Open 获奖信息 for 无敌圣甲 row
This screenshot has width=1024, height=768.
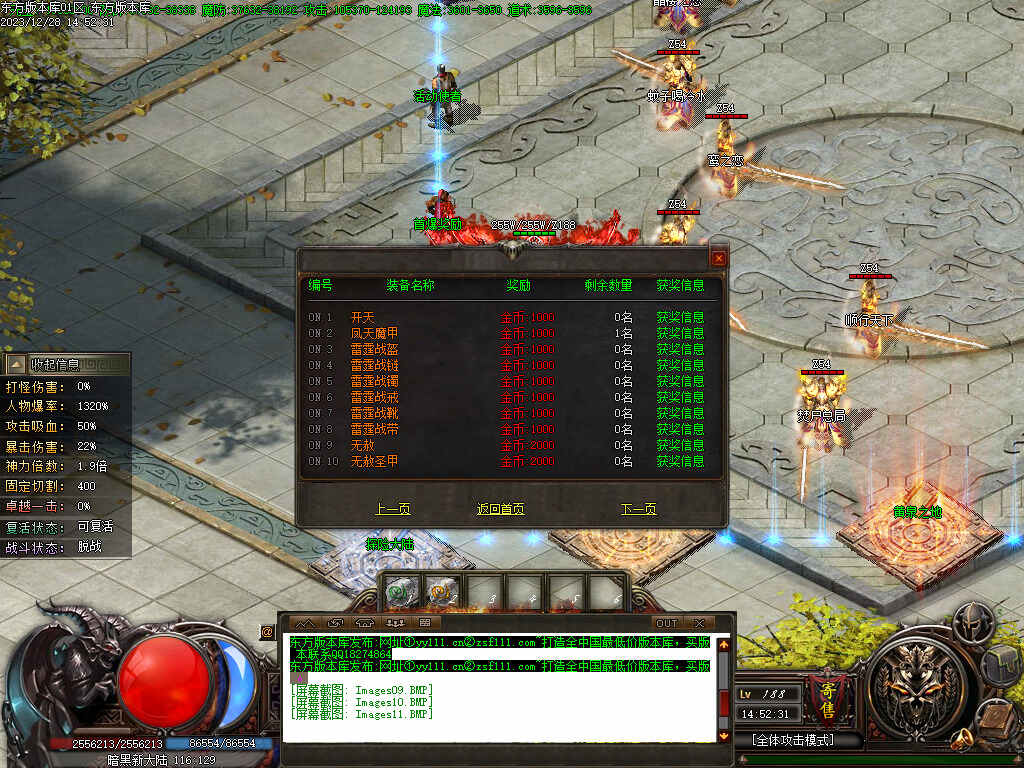tap(680, 461)
